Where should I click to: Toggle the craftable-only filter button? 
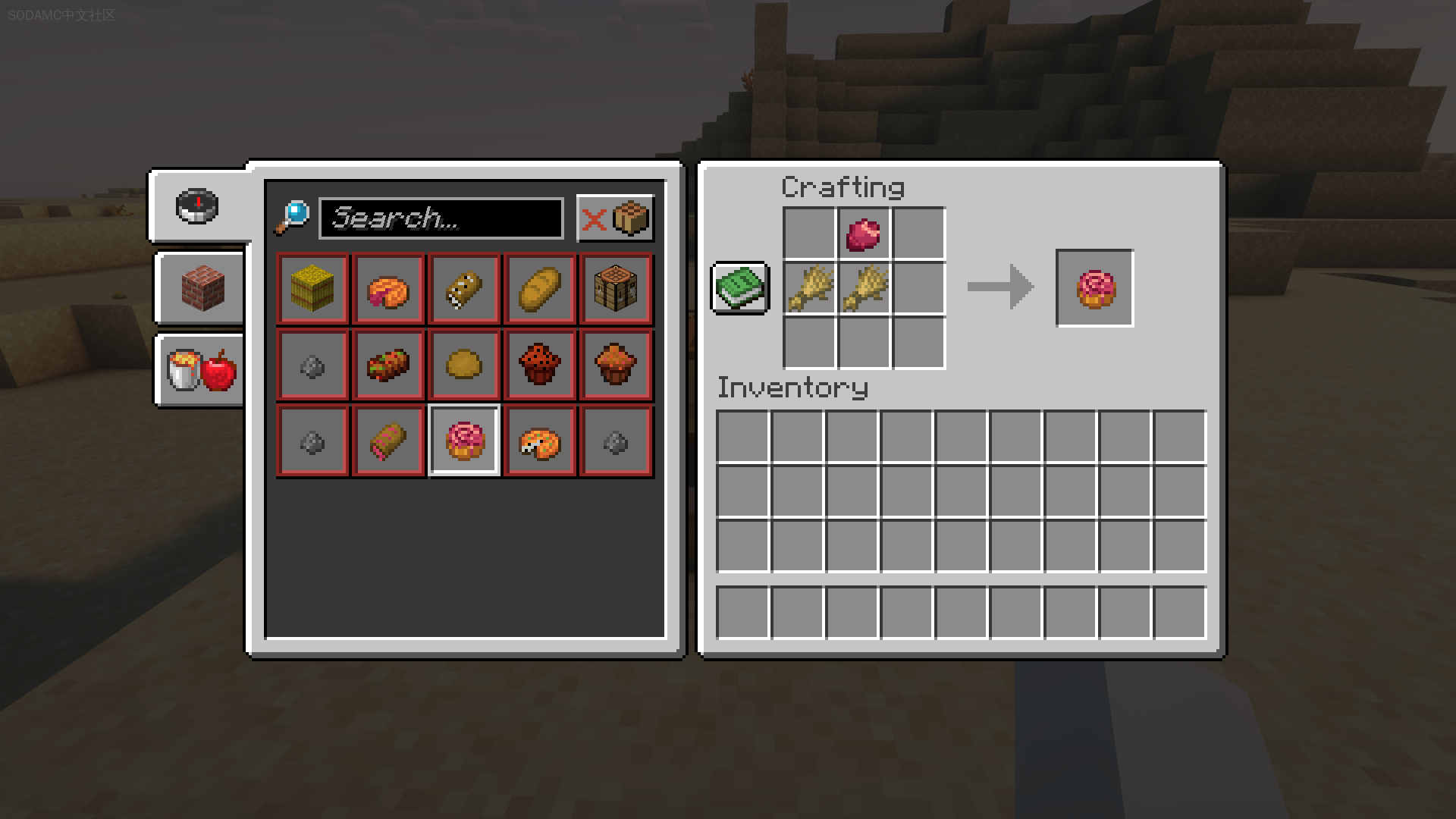pos(615,219)
